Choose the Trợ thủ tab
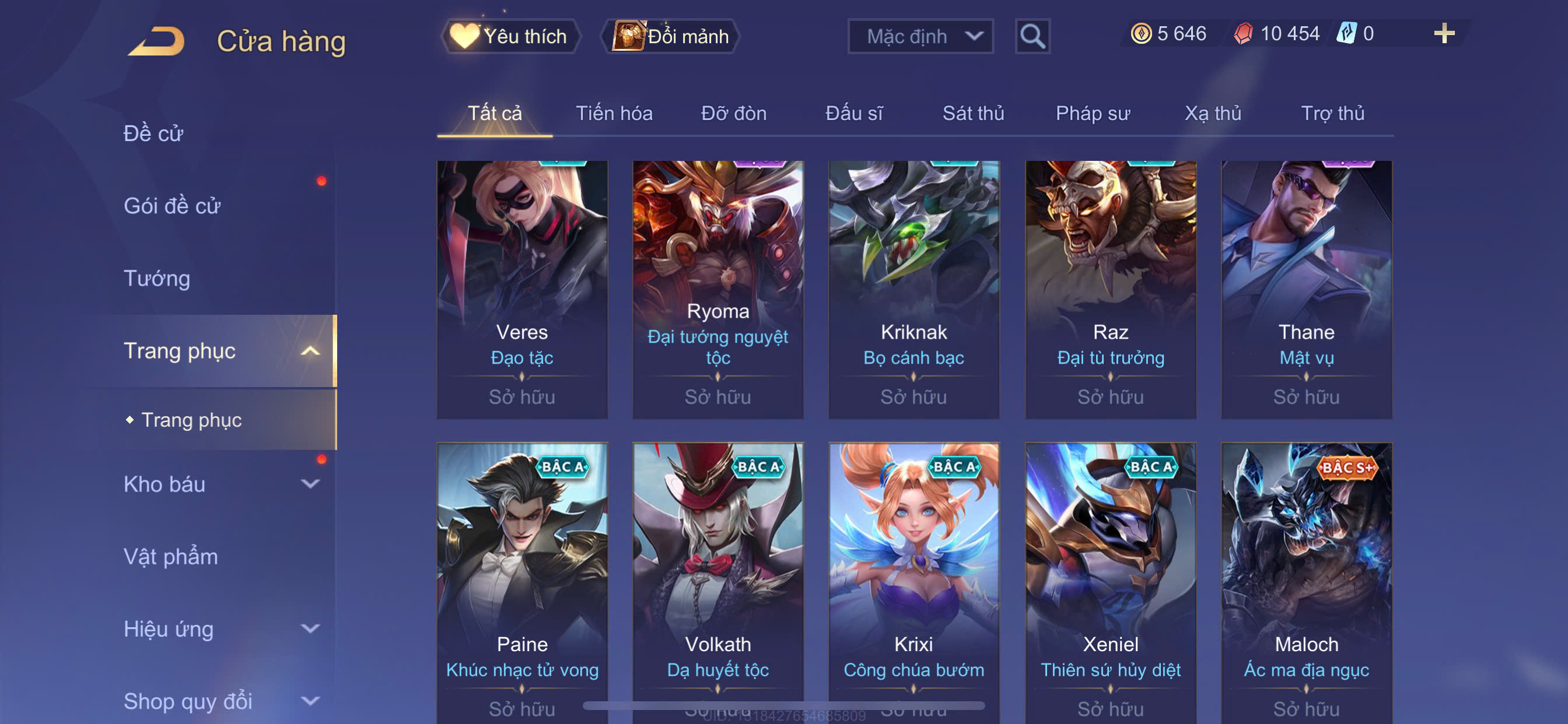The image size is (1568, 724). pyautogui.click(x=1332, y=113)
